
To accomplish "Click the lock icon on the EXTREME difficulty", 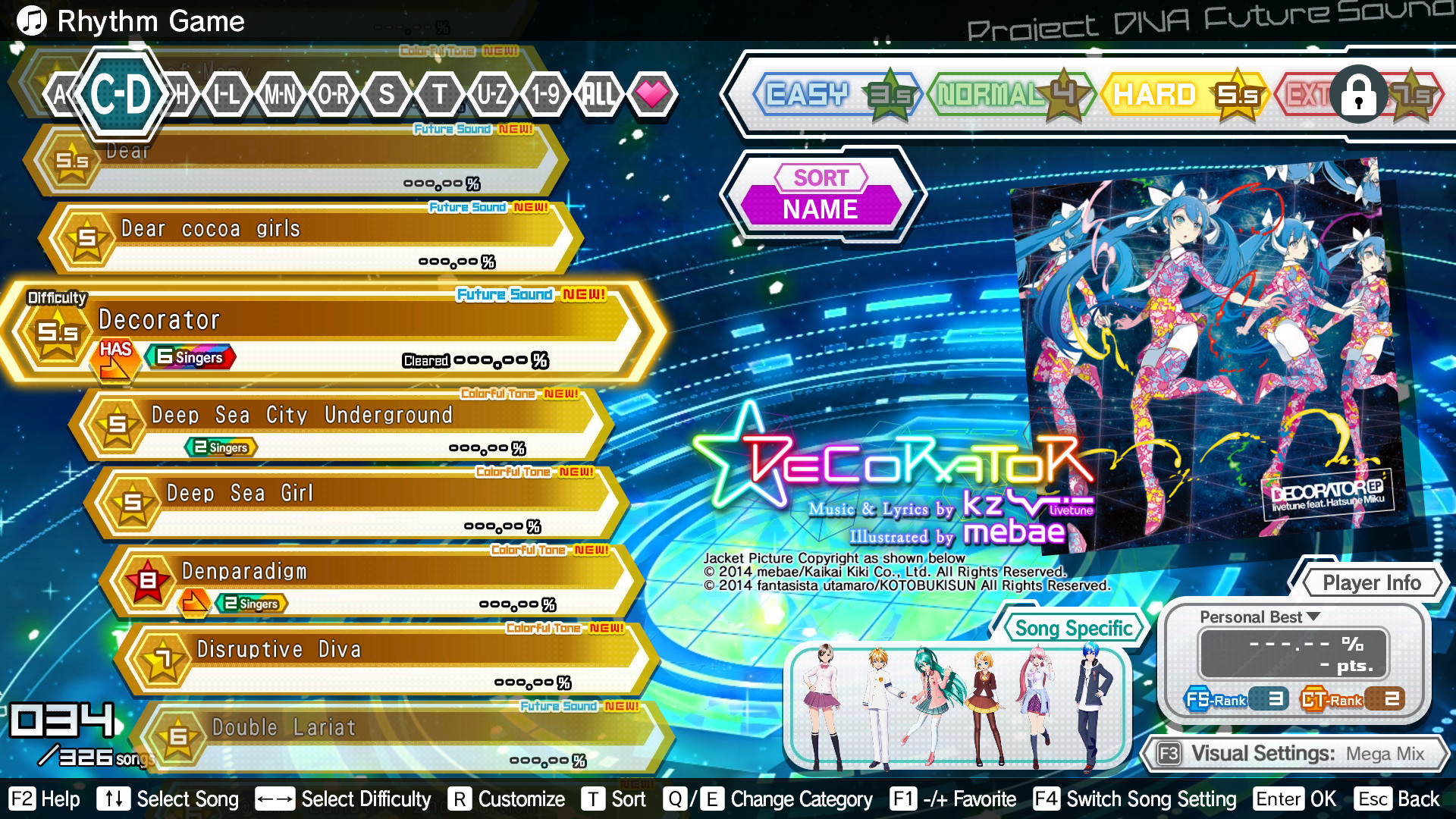I will 1357,96.
